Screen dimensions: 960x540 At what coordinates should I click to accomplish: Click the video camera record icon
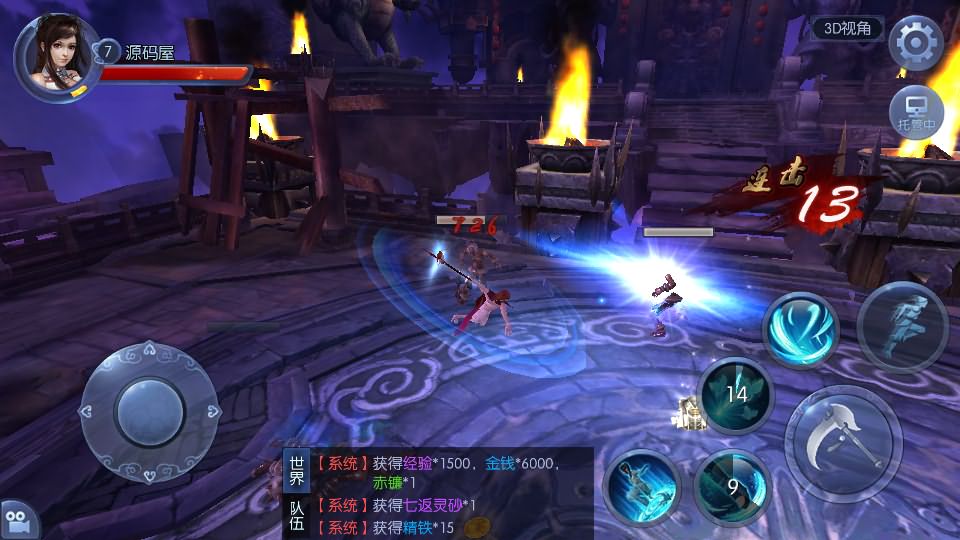(x=17, y=521)
